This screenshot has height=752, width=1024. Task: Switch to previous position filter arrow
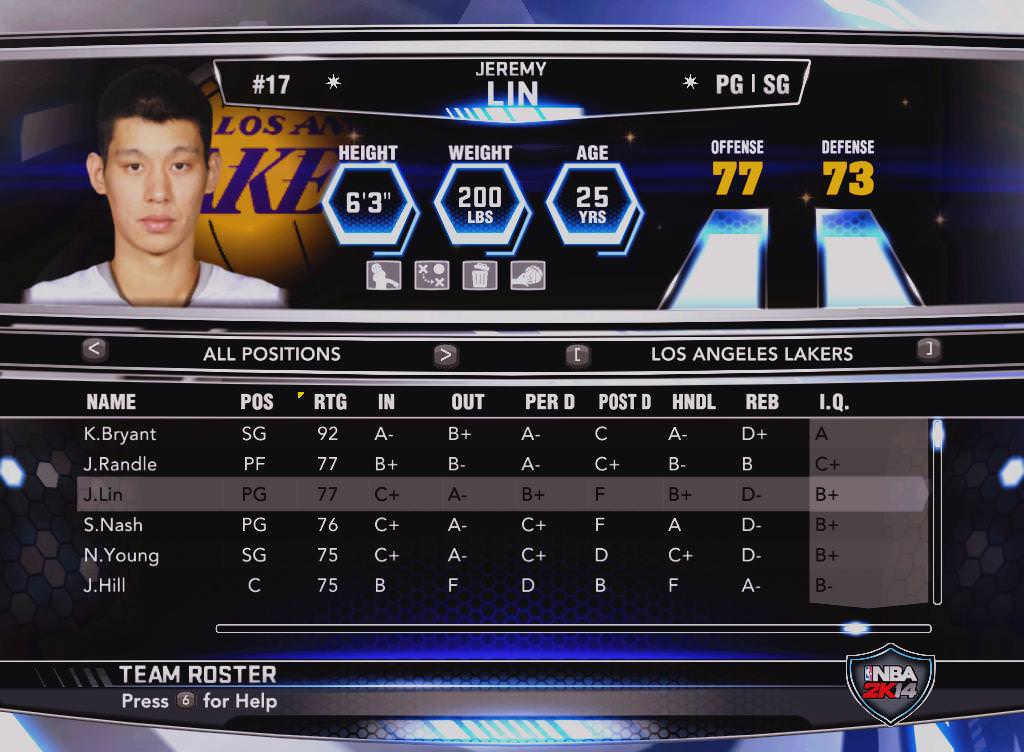(95, 350)
